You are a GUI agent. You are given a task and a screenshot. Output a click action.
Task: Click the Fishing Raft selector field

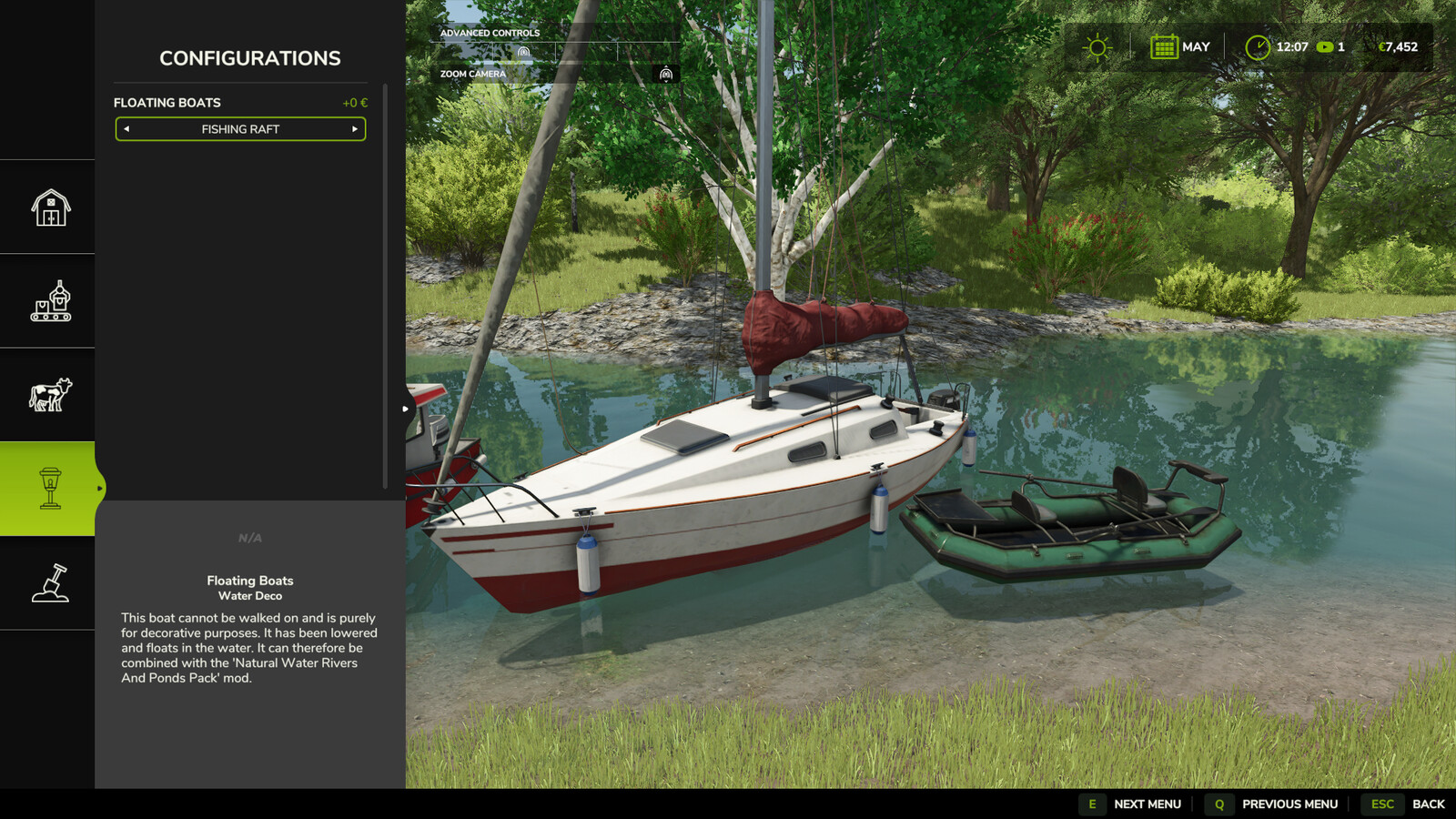(x=240, y=129)
